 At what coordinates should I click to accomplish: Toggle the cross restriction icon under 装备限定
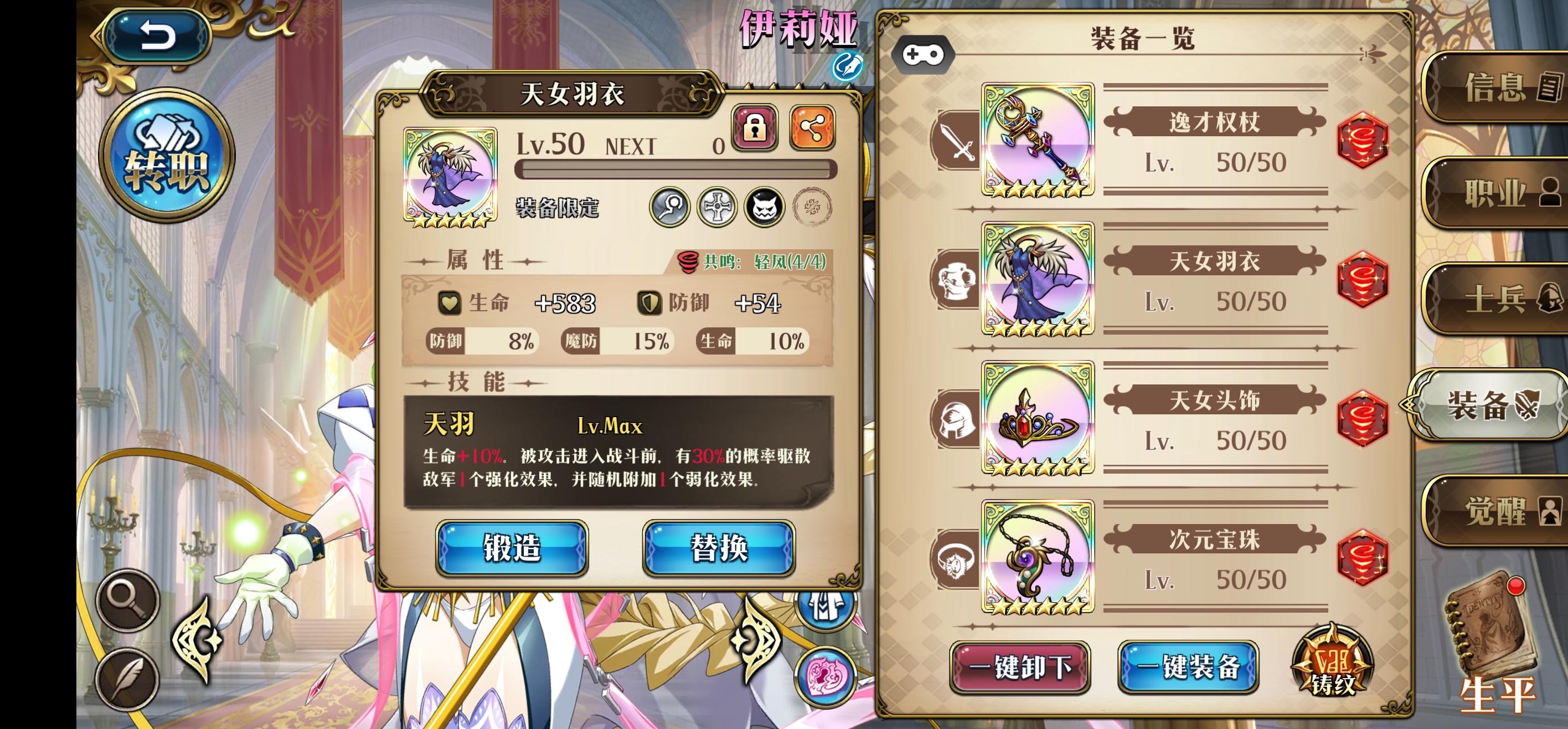717,207
